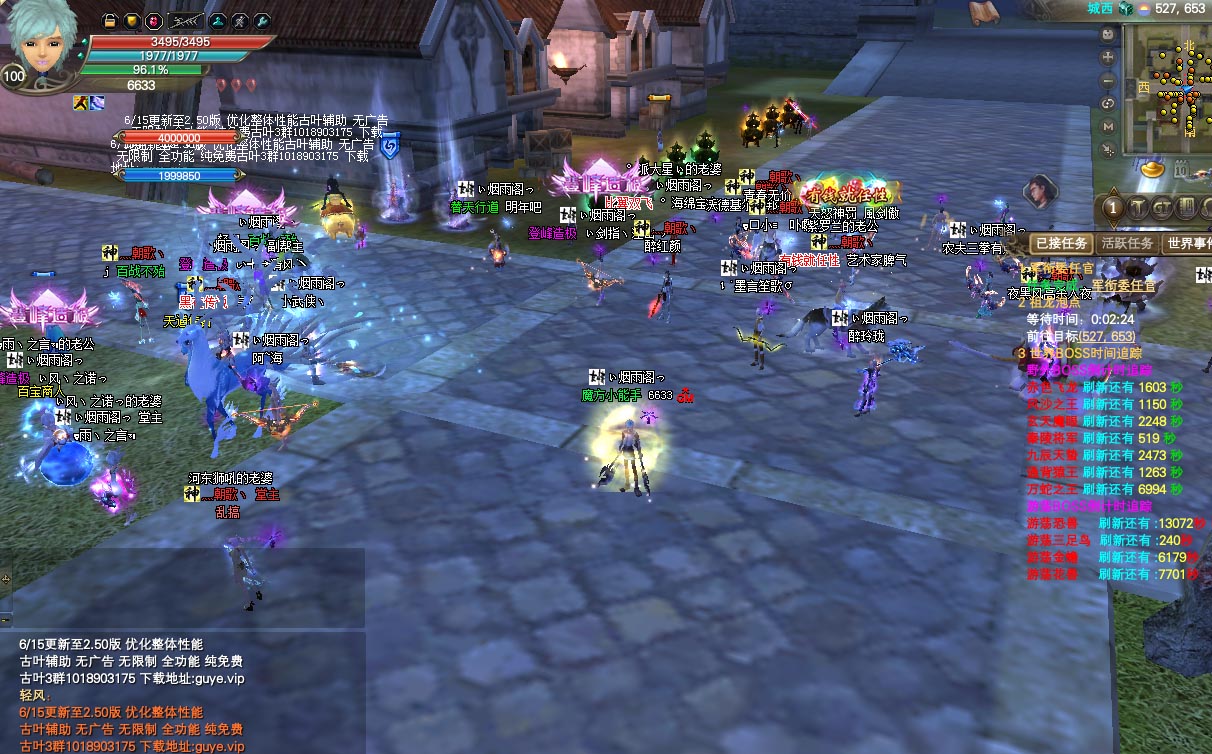Viewport: 1212px width, 754px height.
Task: Open the 世界事件 tab
Action: [1189, 243]
